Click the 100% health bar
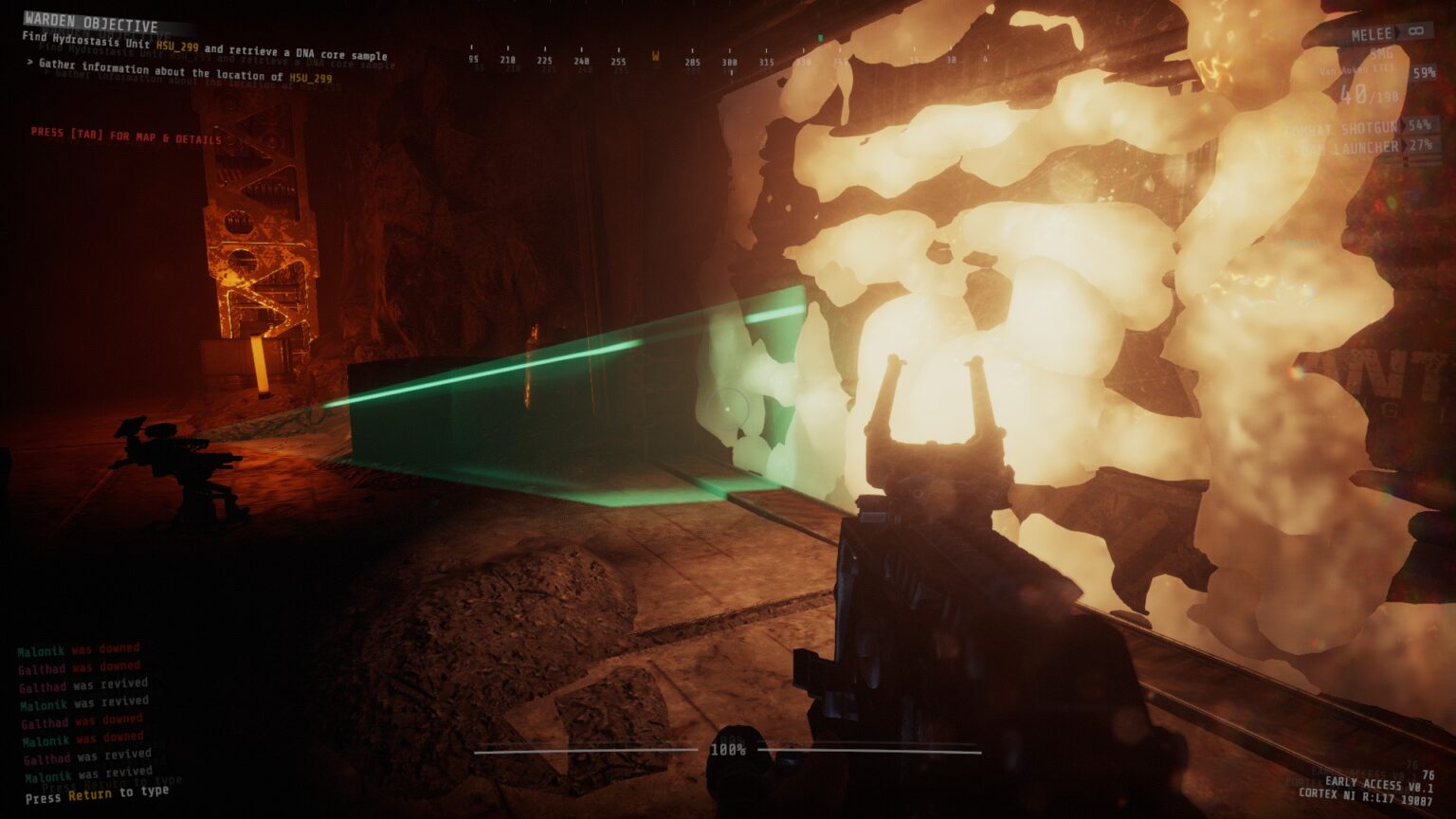Screen dimensions: 1456x819 coord(730,749)
